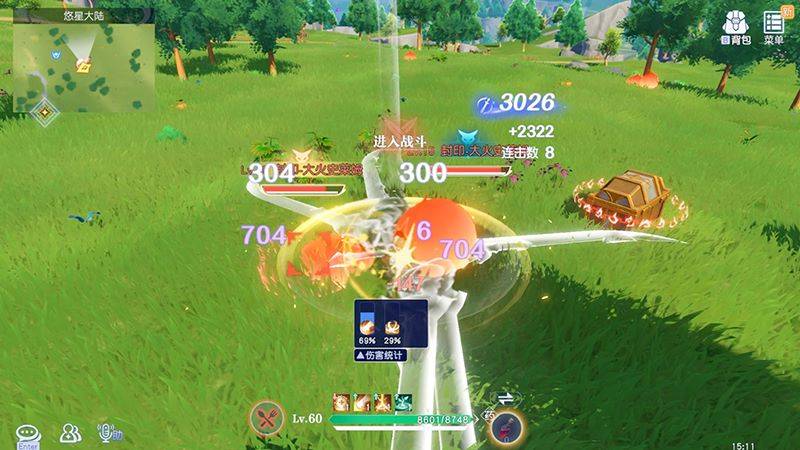Open the chat bubble icon labeled Enter

pyautogui.click(x=28, y=434)
